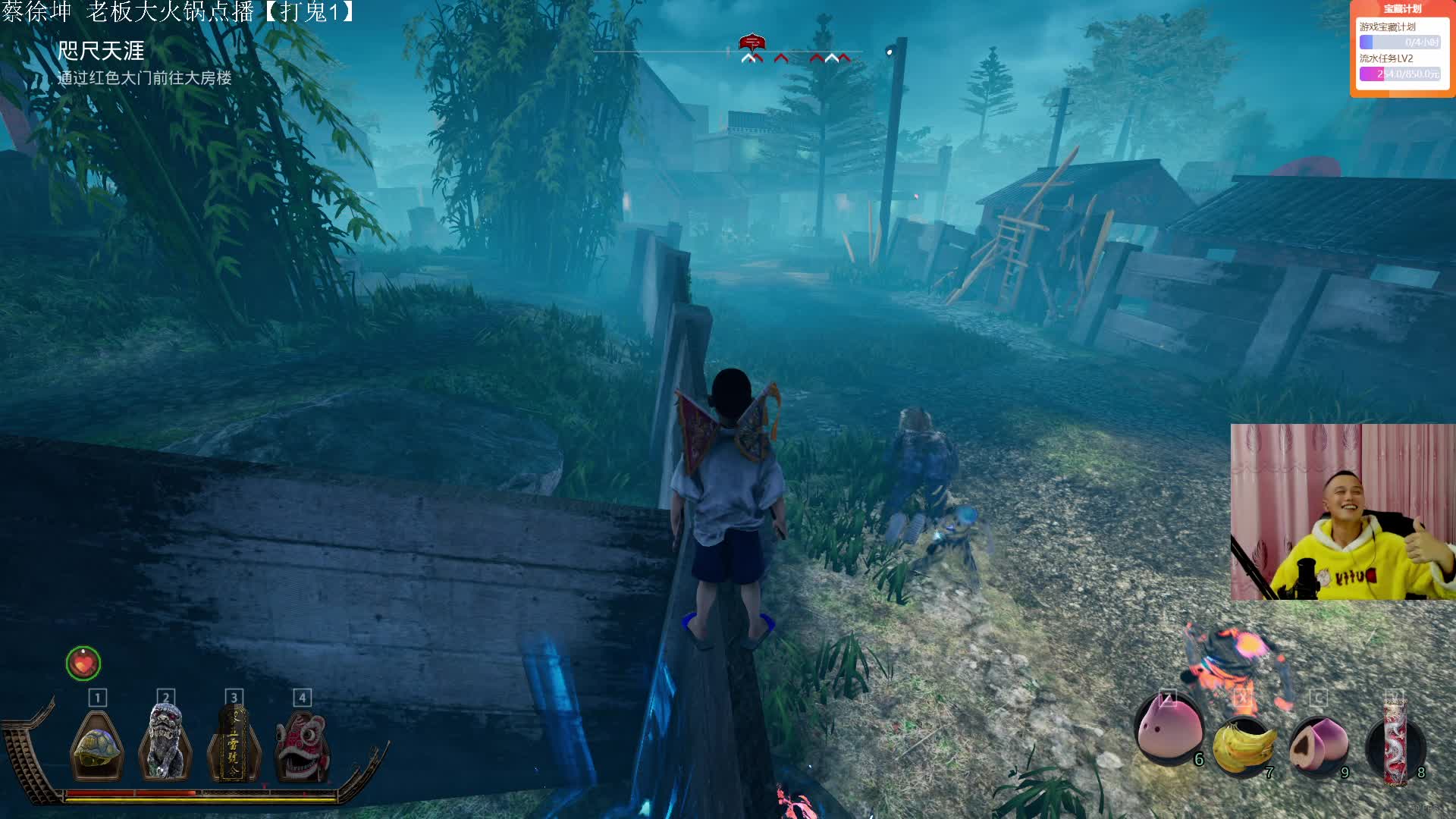The height and width of the screenshot is (819, 1456).
Task: Click the 流水任务LV2 progress row
Action: click(1400, 67)
